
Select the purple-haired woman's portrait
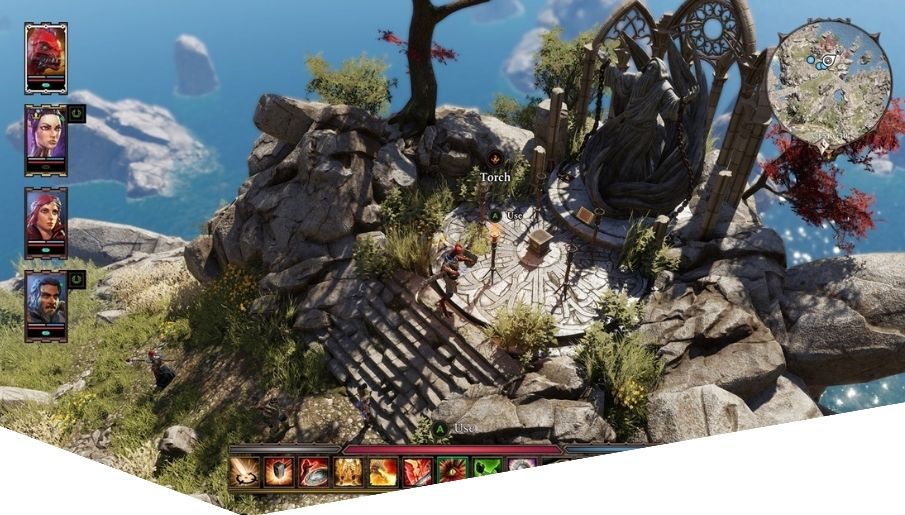click(46, 139)
